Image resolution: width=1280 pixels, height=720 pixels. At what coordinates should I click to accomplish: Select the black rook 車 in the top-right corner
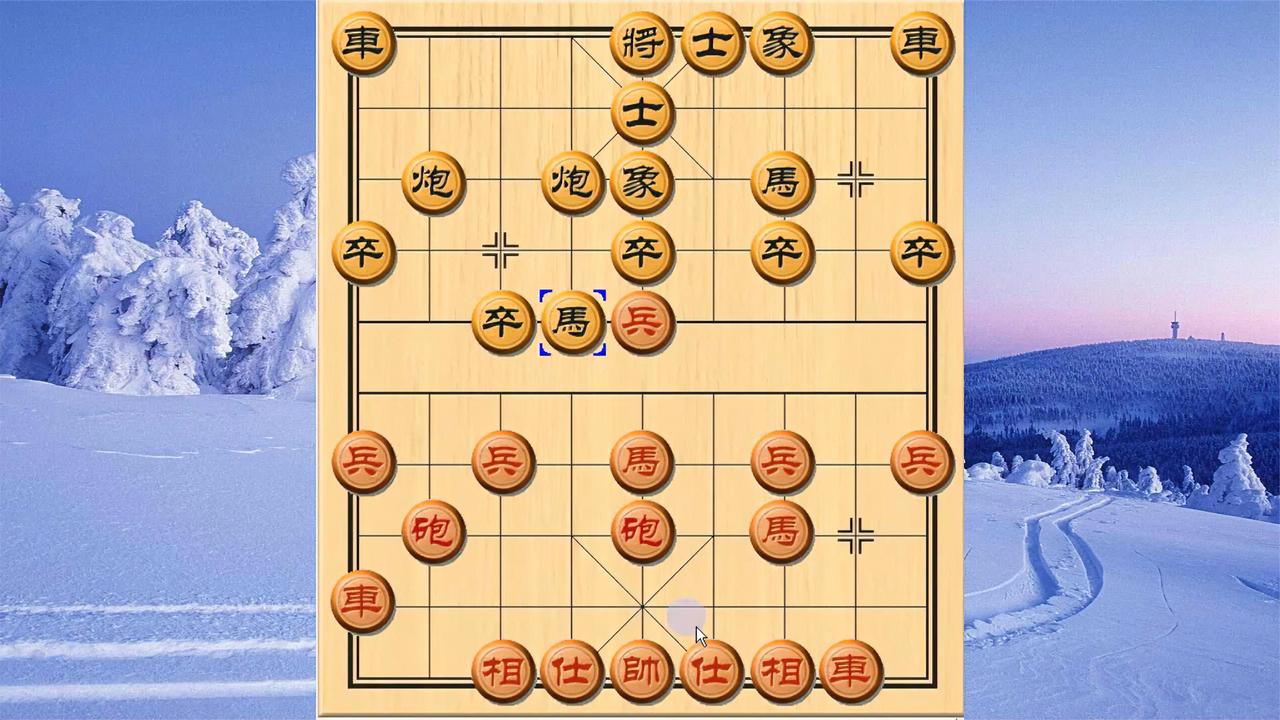click(923, 43)
